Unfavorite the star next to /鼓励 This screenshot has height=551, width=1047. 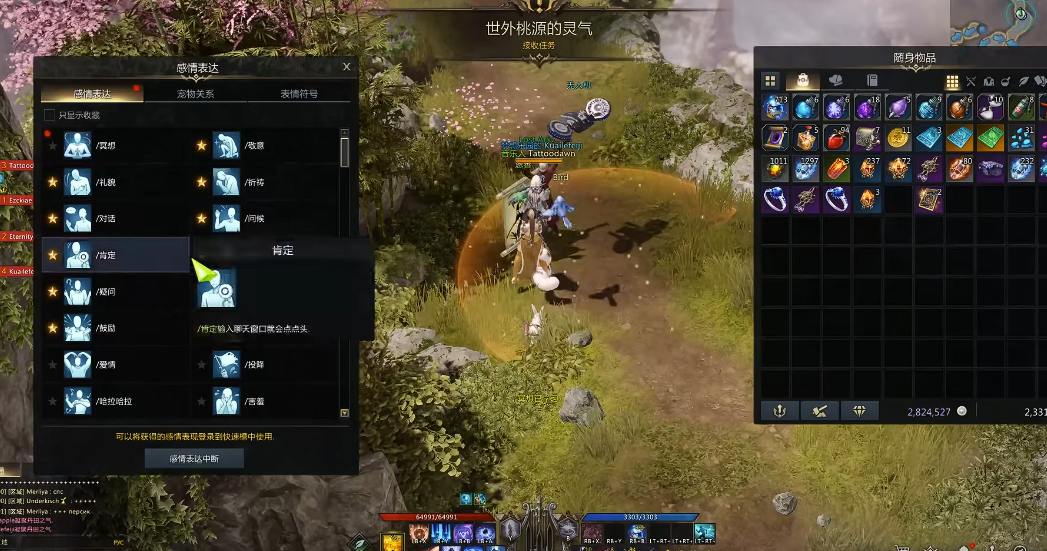[53, 328]
